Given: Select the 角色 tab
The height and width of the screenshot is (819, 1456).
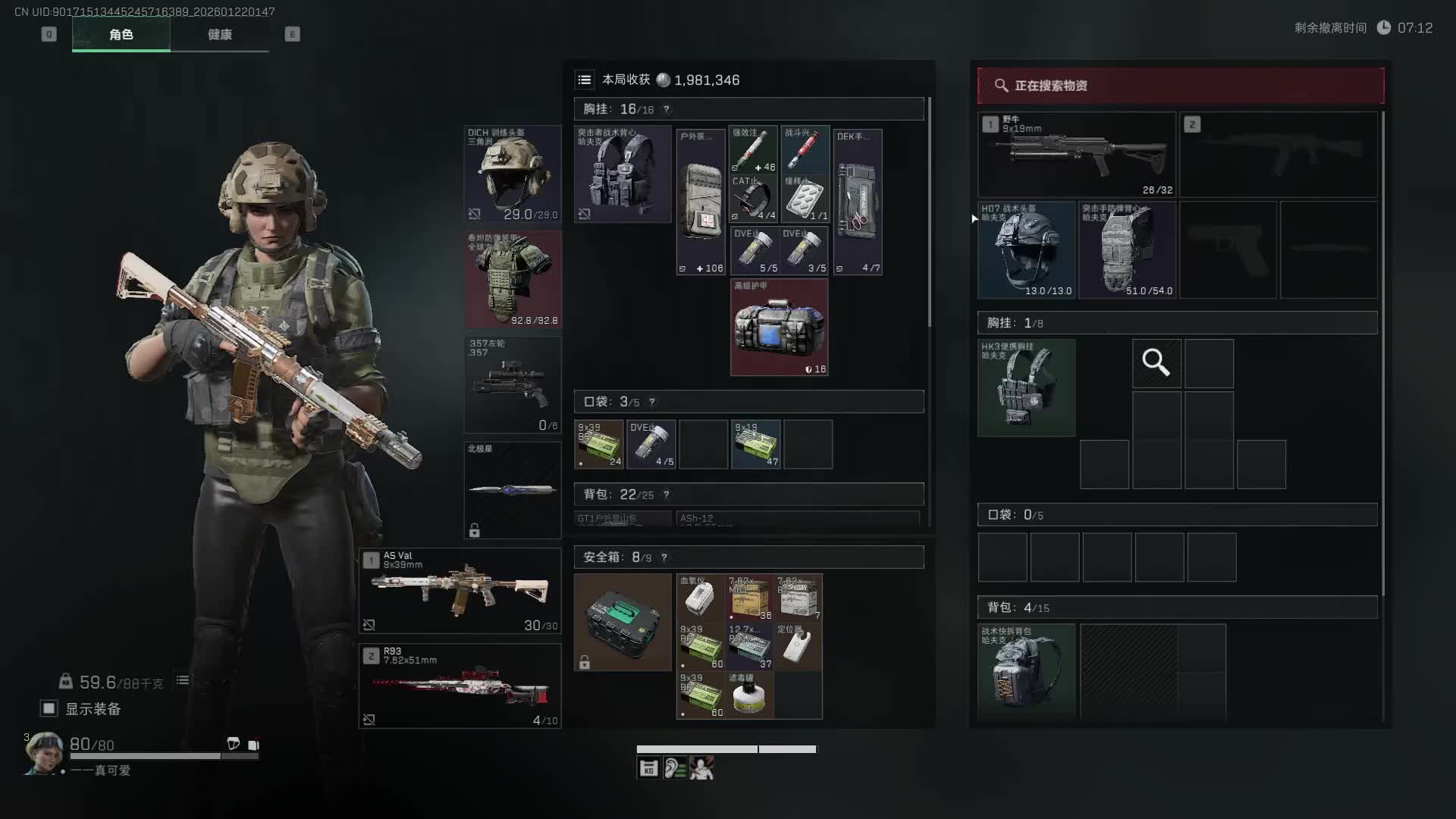Looking at the screenshot, I should 121,35.
